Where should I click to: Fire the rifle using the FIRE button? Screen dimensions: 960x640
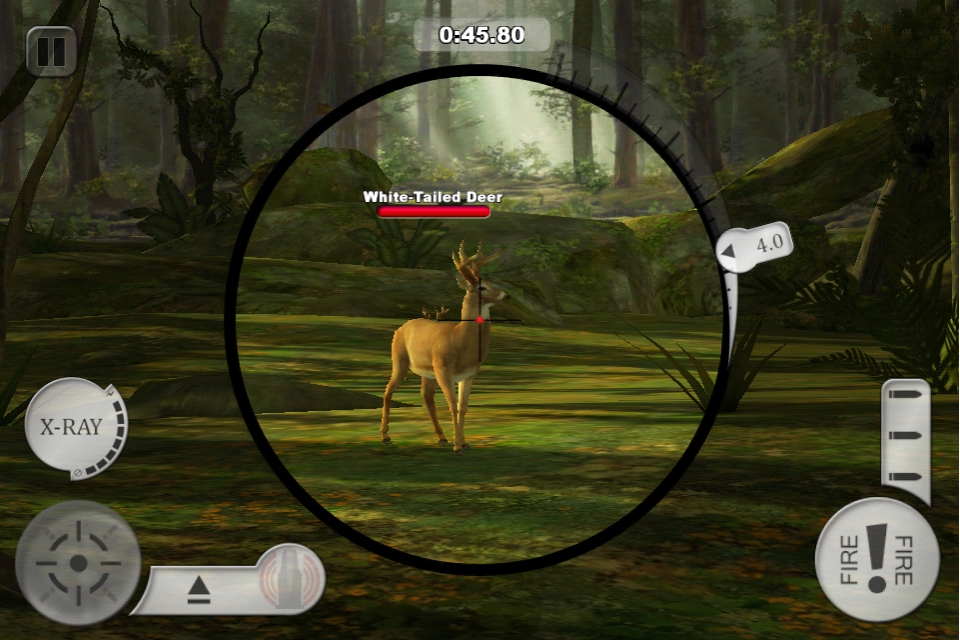point(877,560)
